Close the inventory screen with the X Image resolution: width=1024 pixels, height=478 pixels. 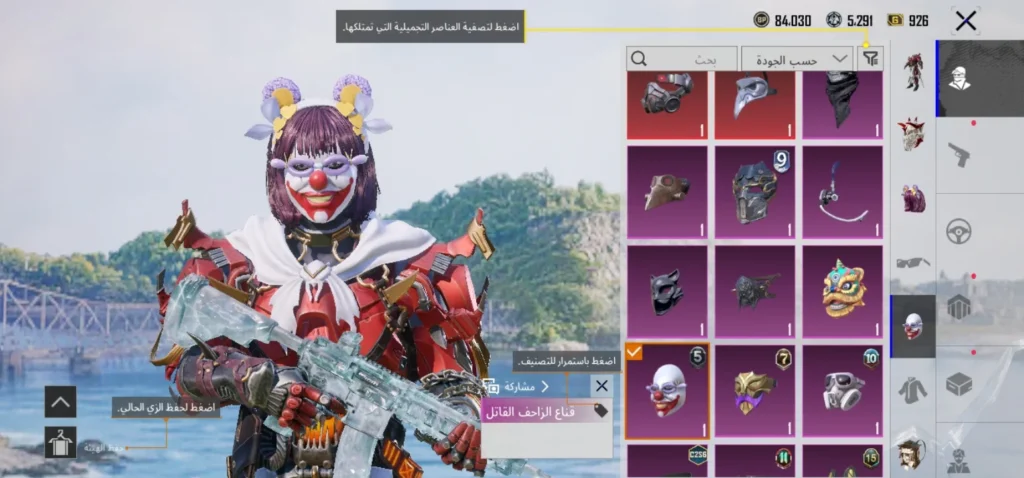(x=965, y=20)
